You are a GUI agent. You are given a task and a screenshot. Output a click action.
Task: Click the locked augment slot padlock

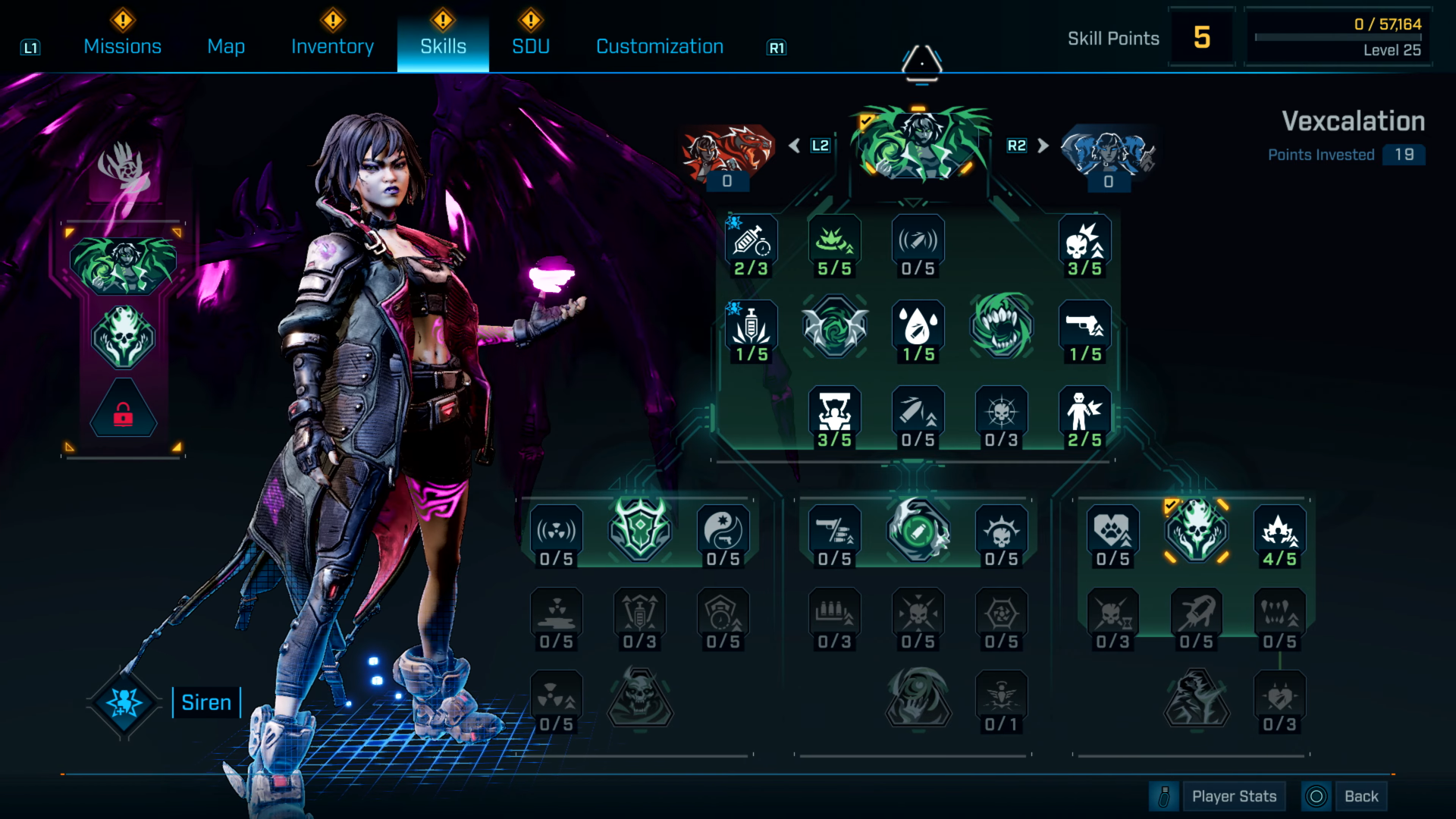pos(124,412)
